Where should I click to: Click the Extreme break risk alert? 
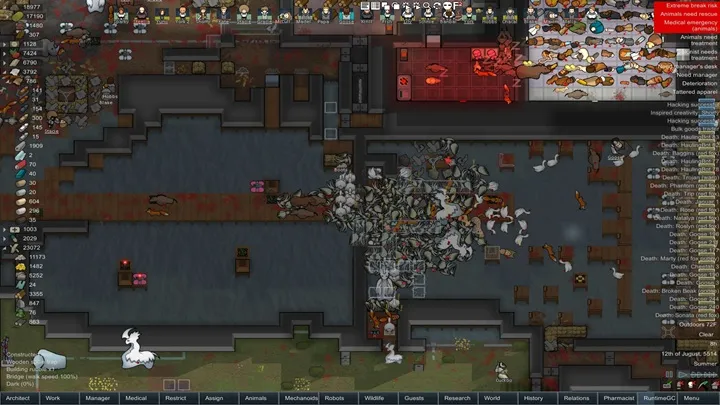[x=685, y=8]
